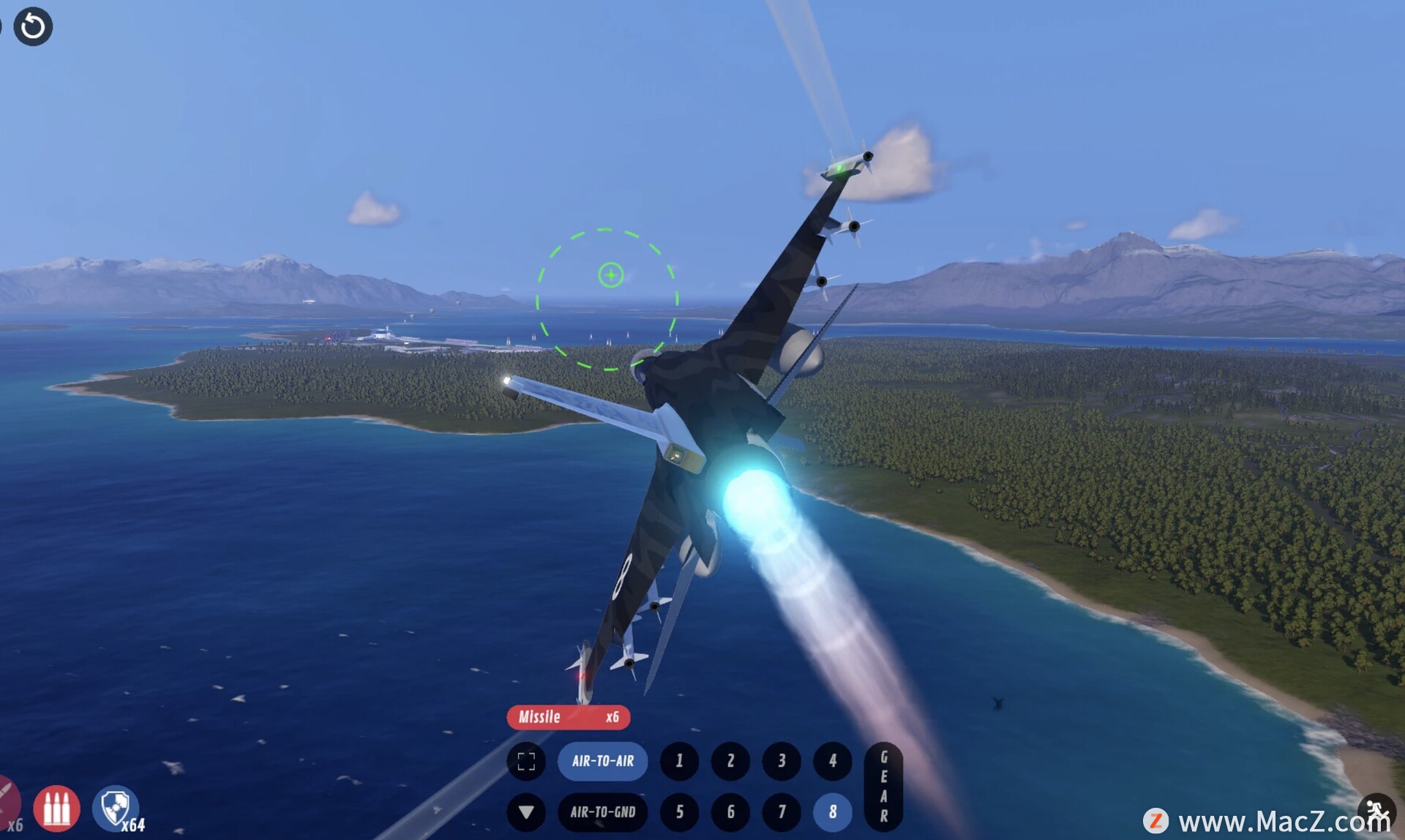Screen dimensions: 1405x840
Task: Click the square brackets fullscreen icon
Action: coord(526,761)
